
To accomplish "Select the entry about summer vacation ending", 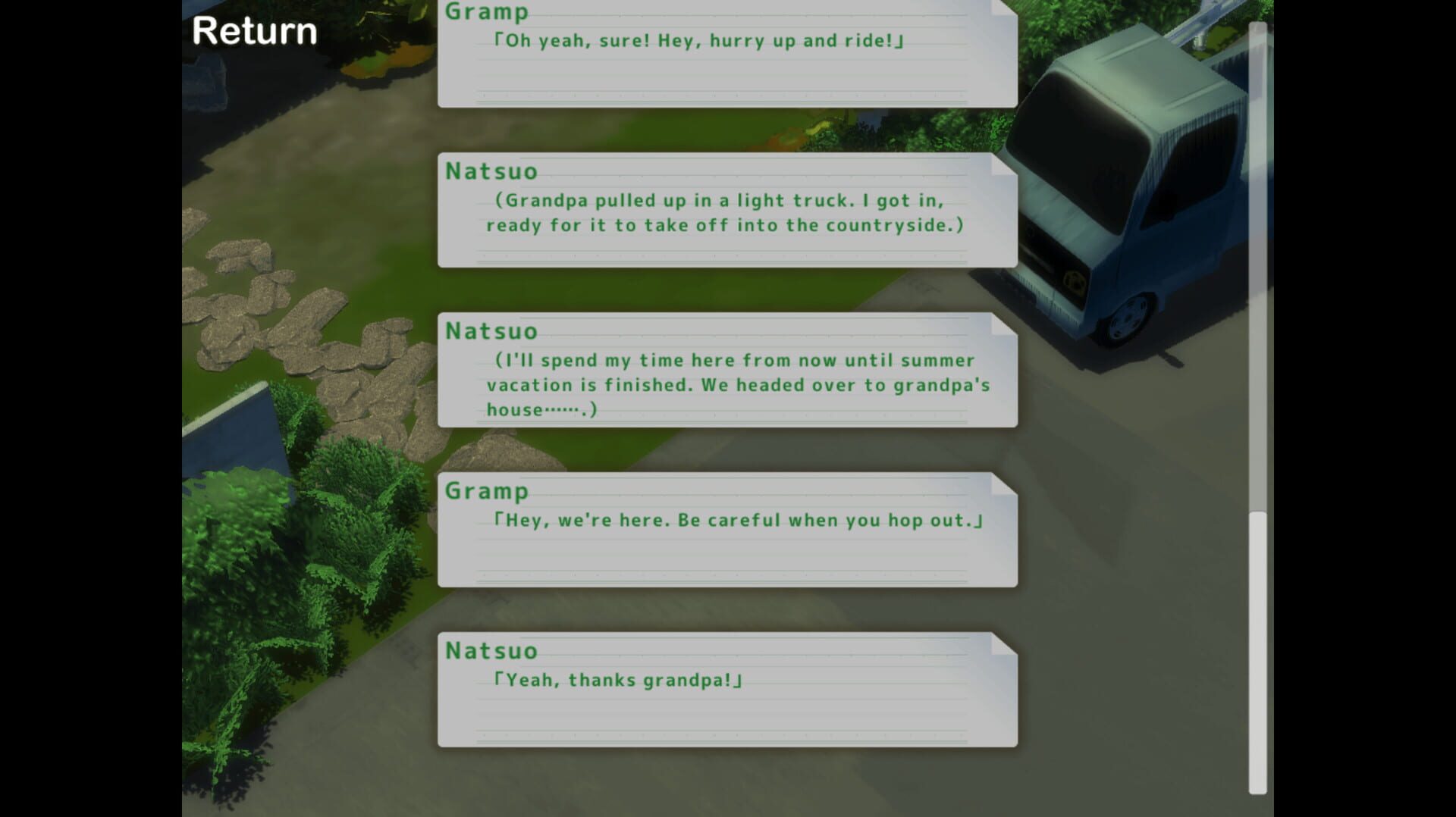I will coord(724,379).
